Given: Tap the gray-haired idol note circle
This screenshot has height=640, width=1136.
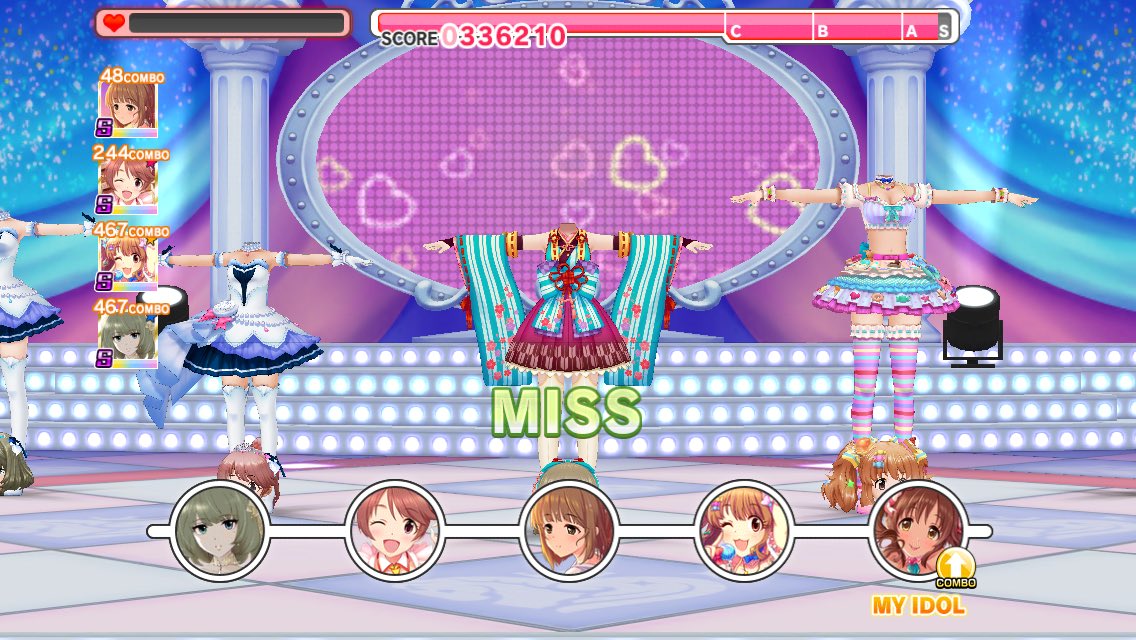Looking at the screenshot, I should pos(220,530).
